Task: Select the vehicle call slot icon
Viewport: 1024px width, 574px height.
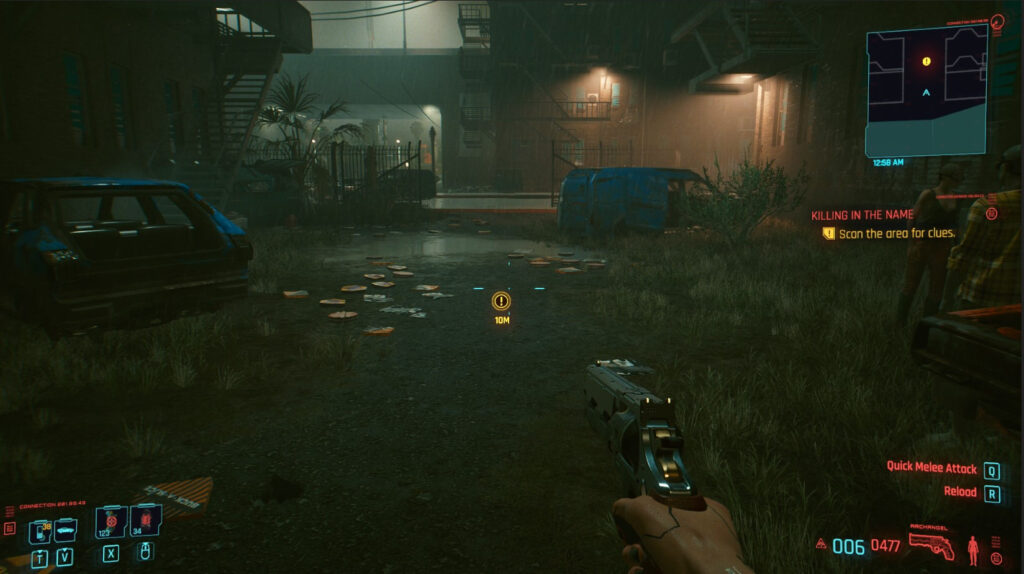Action: [65, 528]
